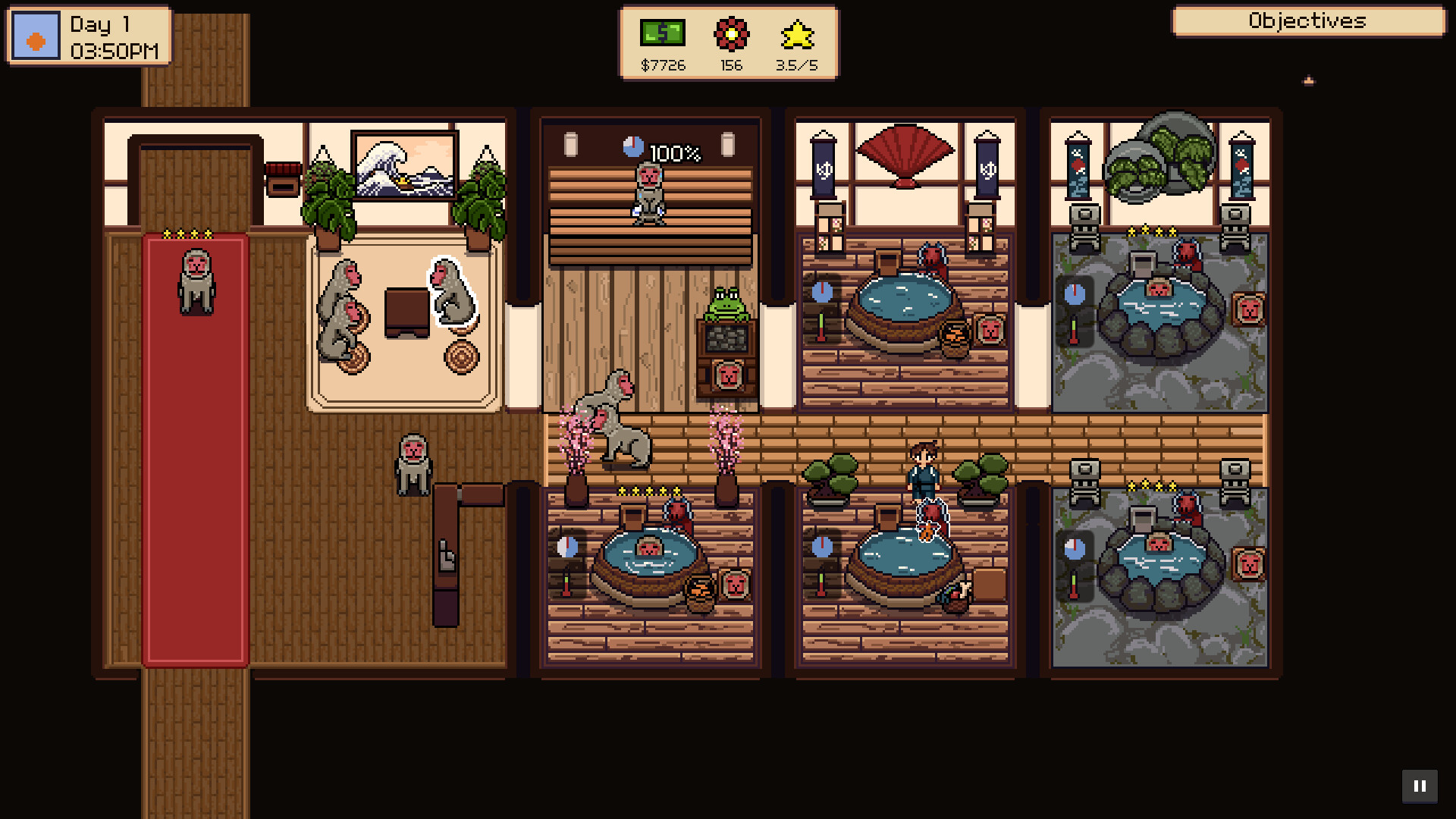This screenshot has width=1456, height=819.
Task: Click the flower currency icon showing 156
Action: (x=730, y=34)
